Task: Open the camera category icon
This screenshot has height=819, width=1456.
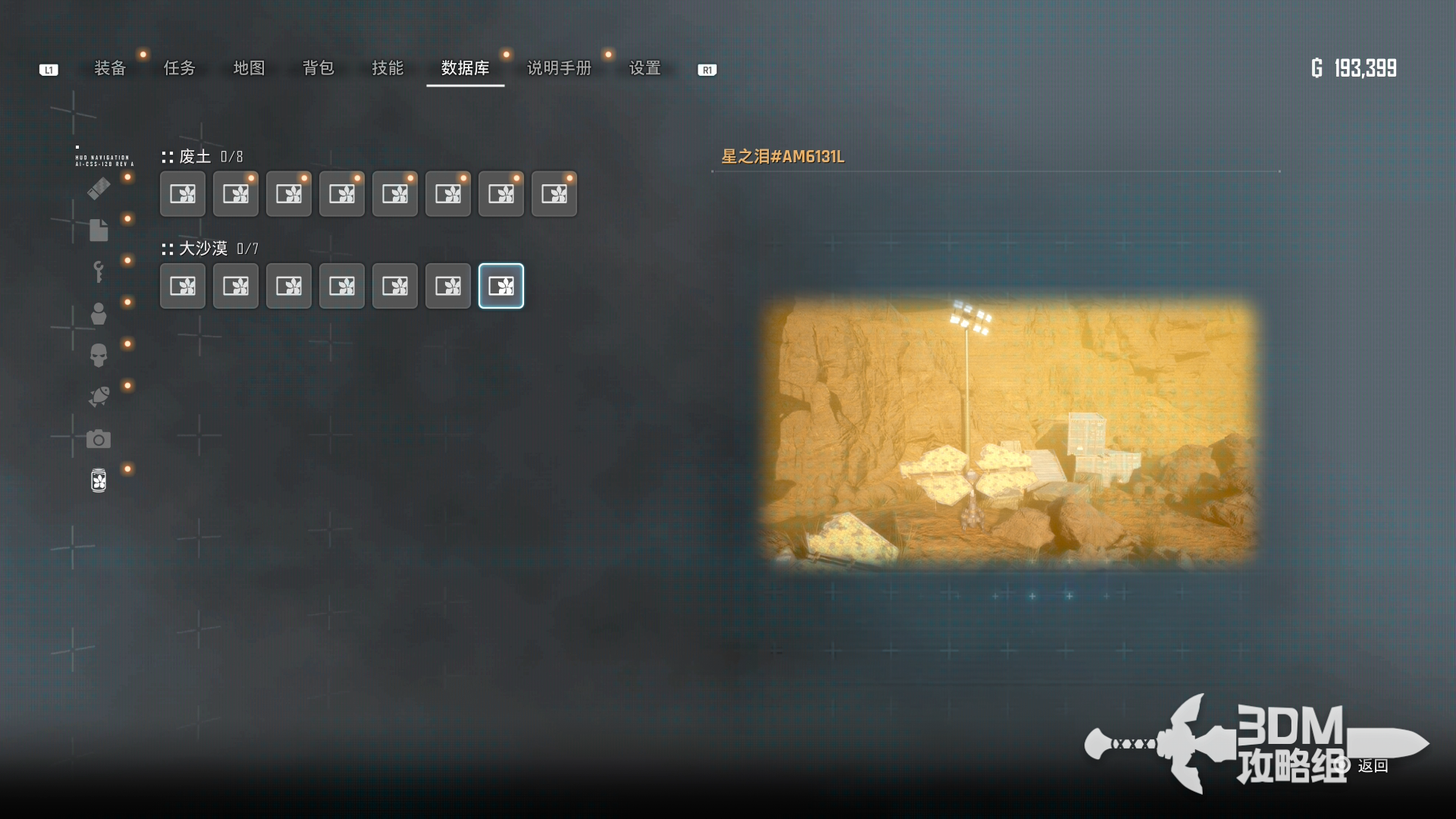Action: coord(99,439)
